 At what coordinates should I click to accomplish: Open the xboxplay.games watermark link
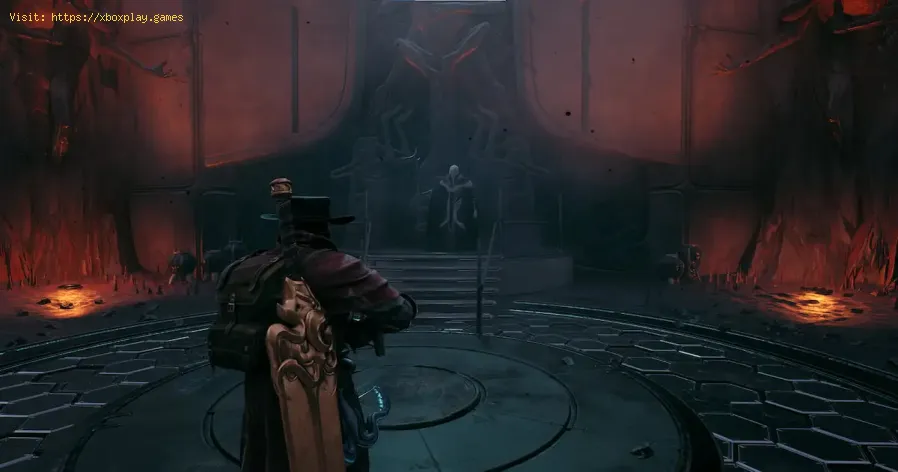coord(118,17)
